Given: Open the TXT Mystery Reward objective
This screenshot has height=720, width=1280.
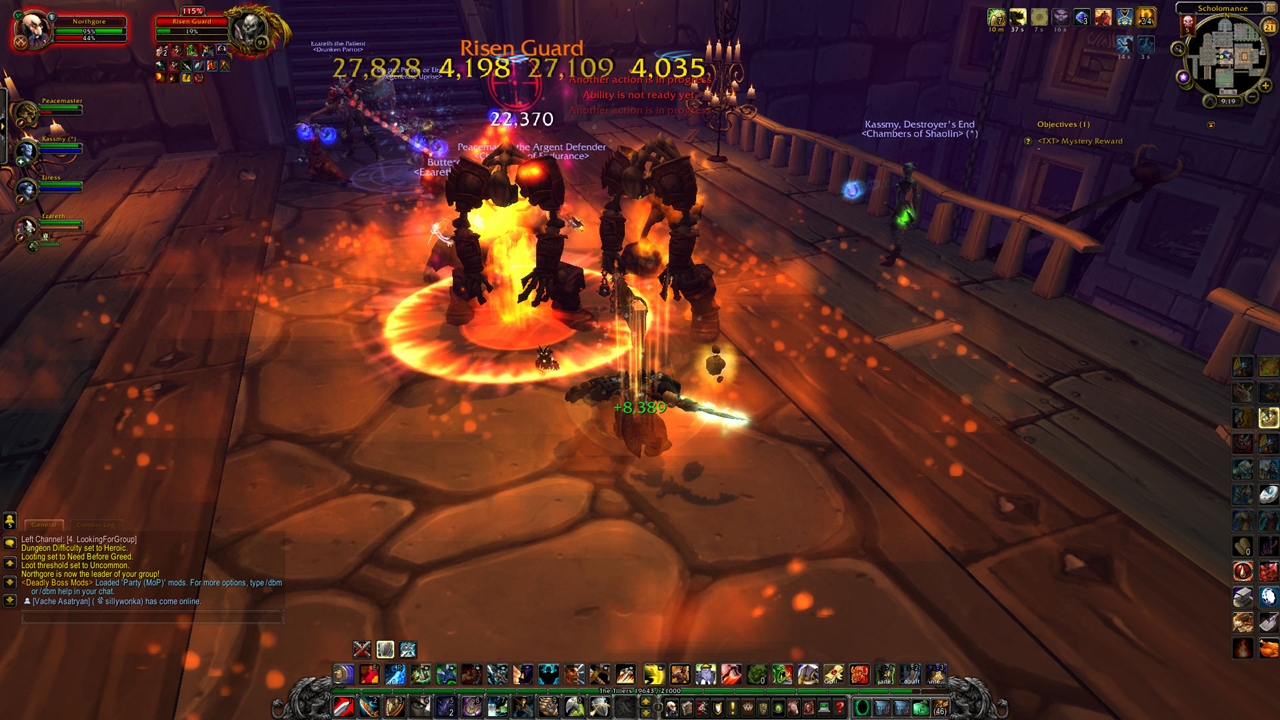Looking at the screenshot, I should (1079, 141).
